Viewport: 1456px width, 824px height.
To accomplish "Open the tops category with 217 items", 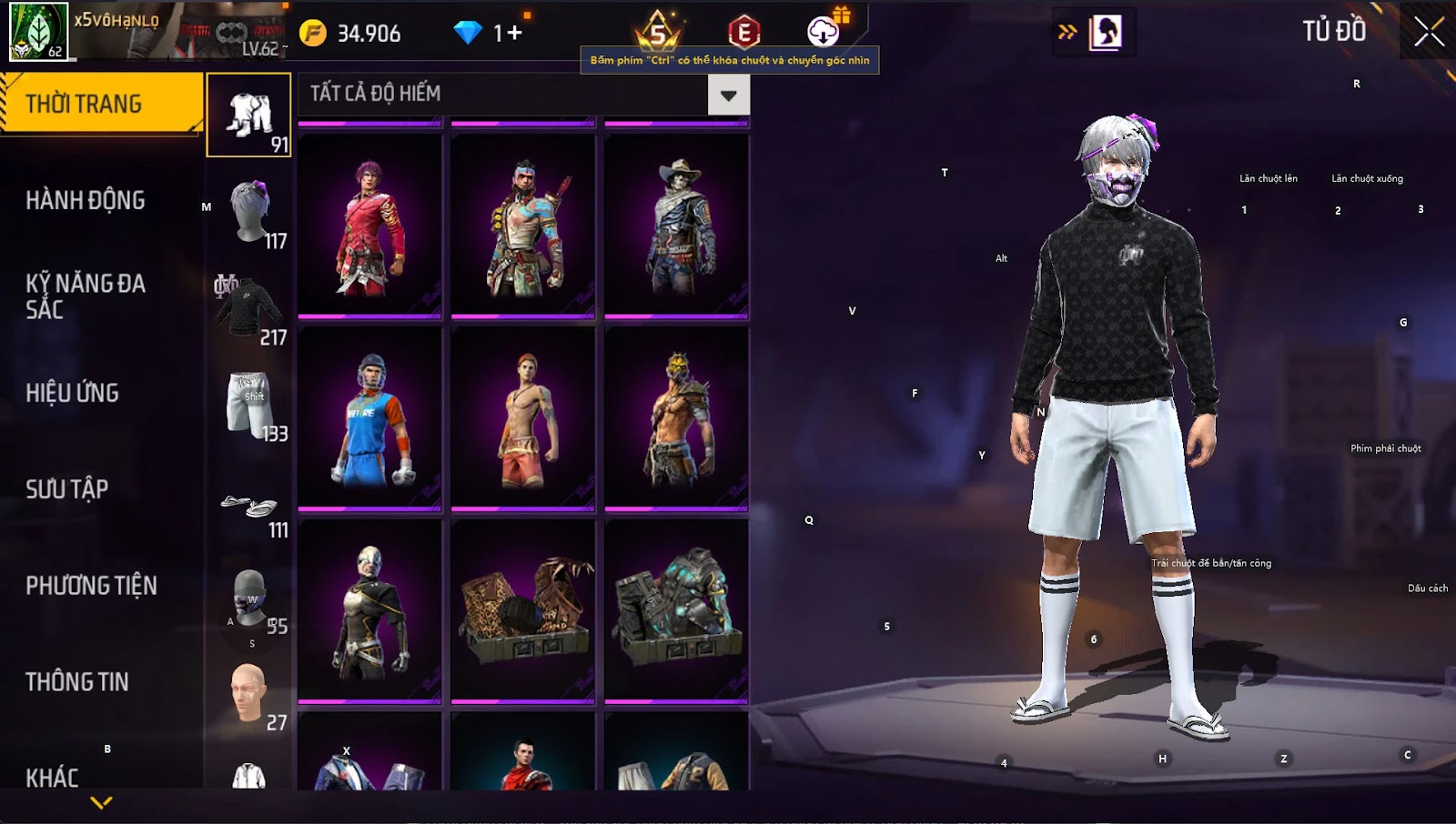I will coord(249,308).
